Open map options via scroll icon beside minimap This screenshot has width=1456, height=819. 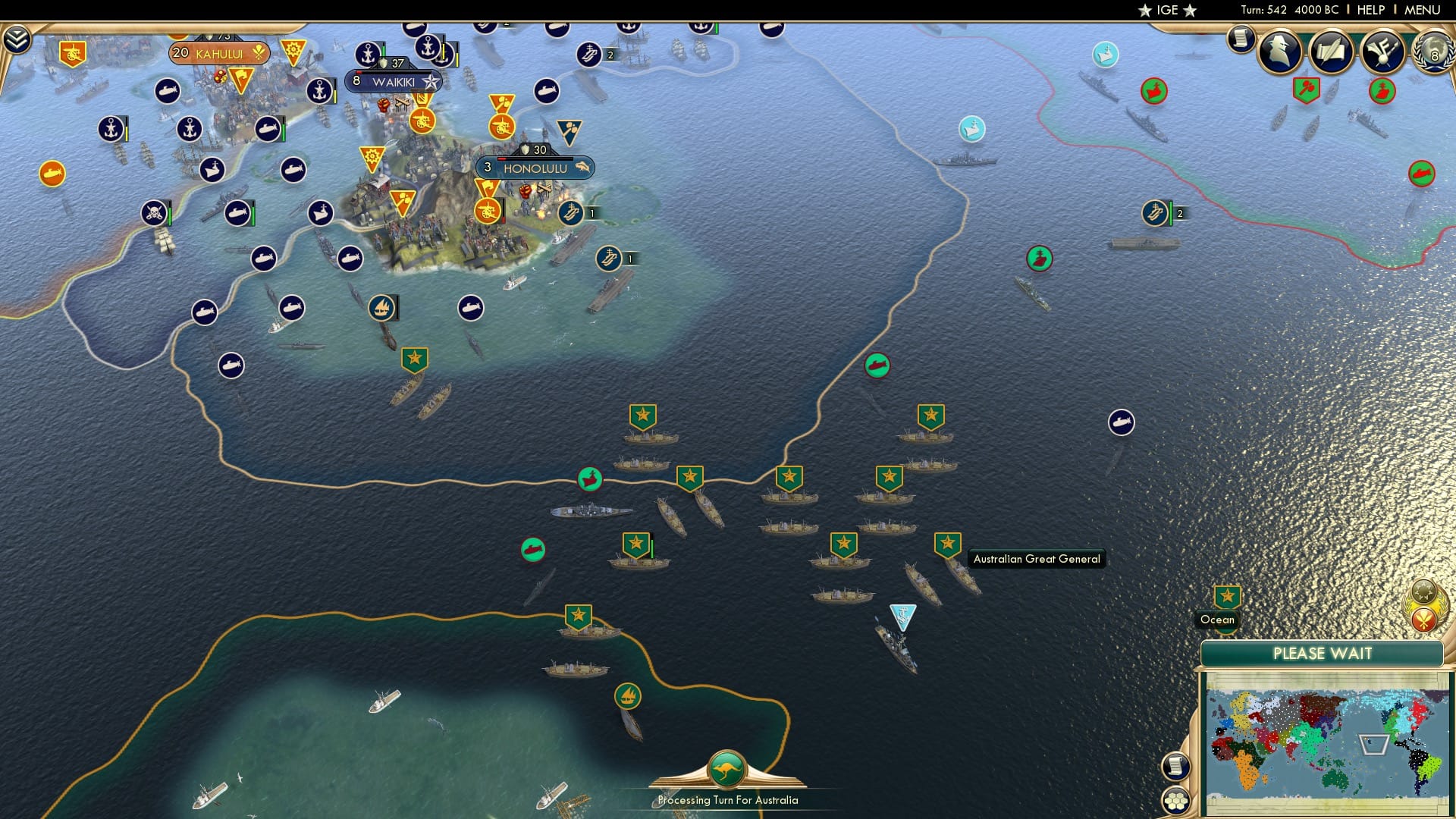point(1175,766)
